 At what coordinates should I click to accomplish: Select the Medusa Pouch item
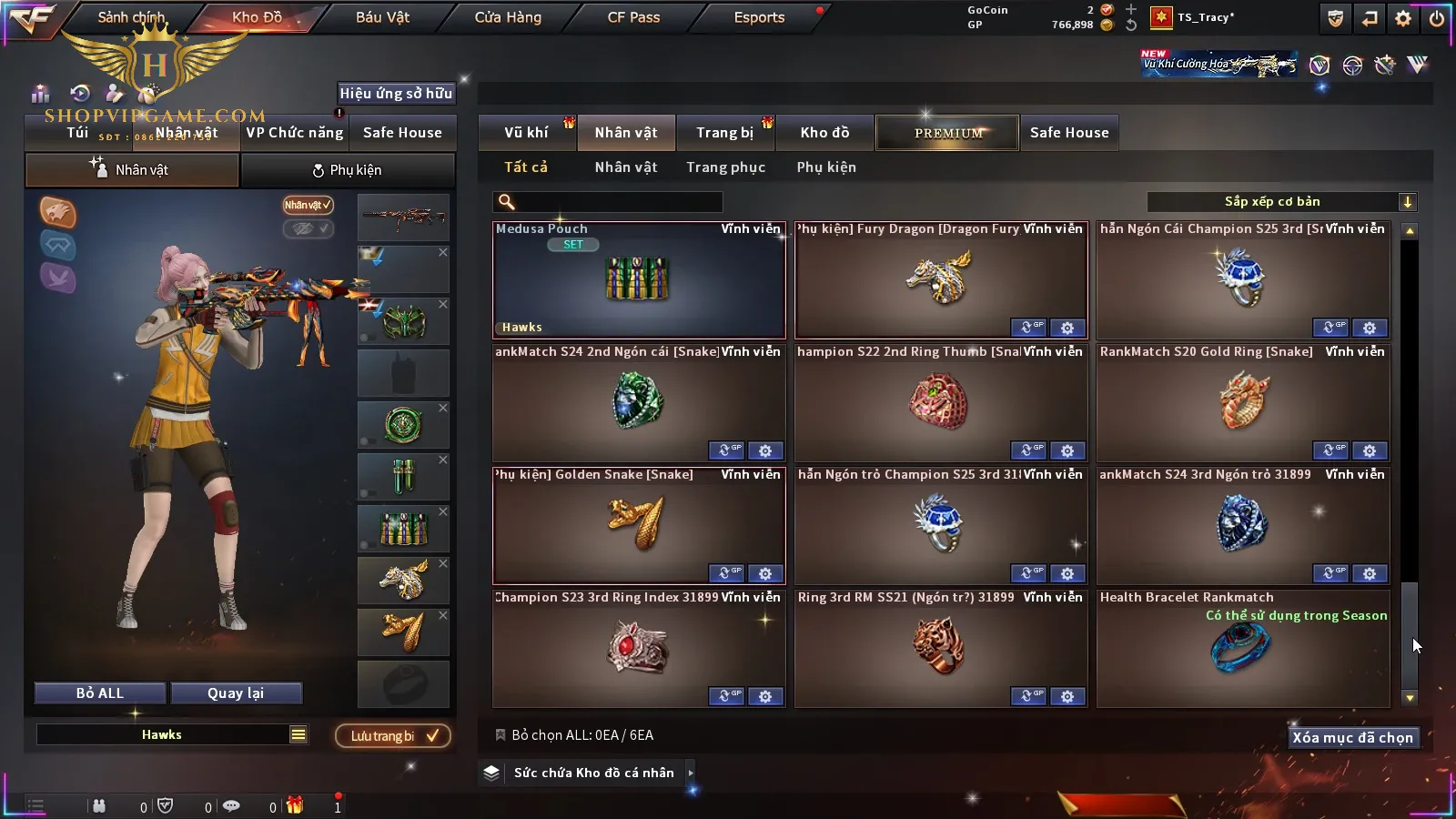638,280
